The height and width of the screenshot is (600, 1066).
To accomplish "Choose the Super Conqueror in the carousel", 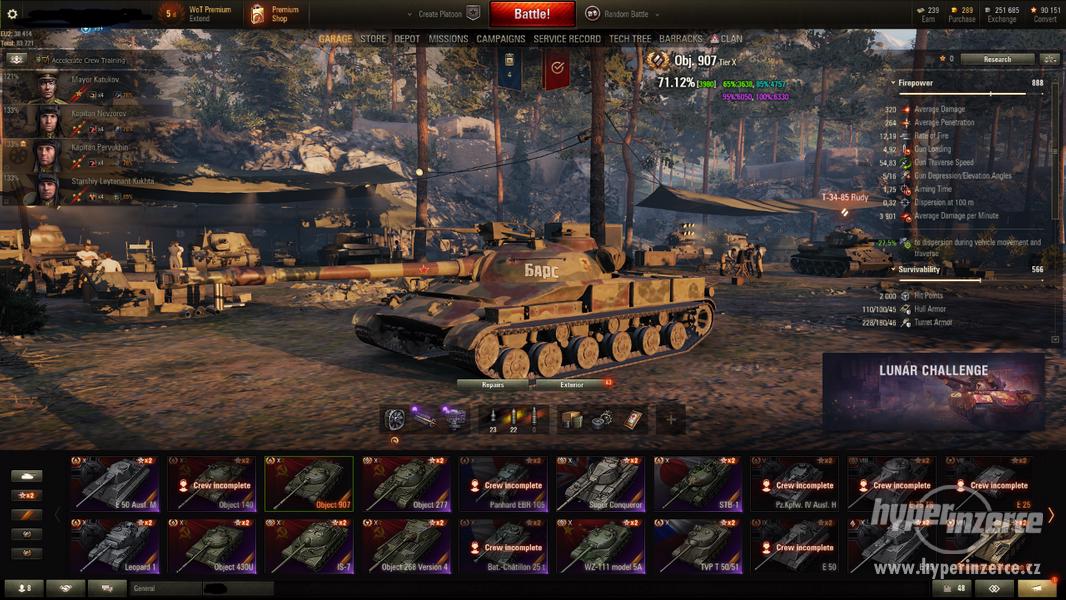I will 600,484.
